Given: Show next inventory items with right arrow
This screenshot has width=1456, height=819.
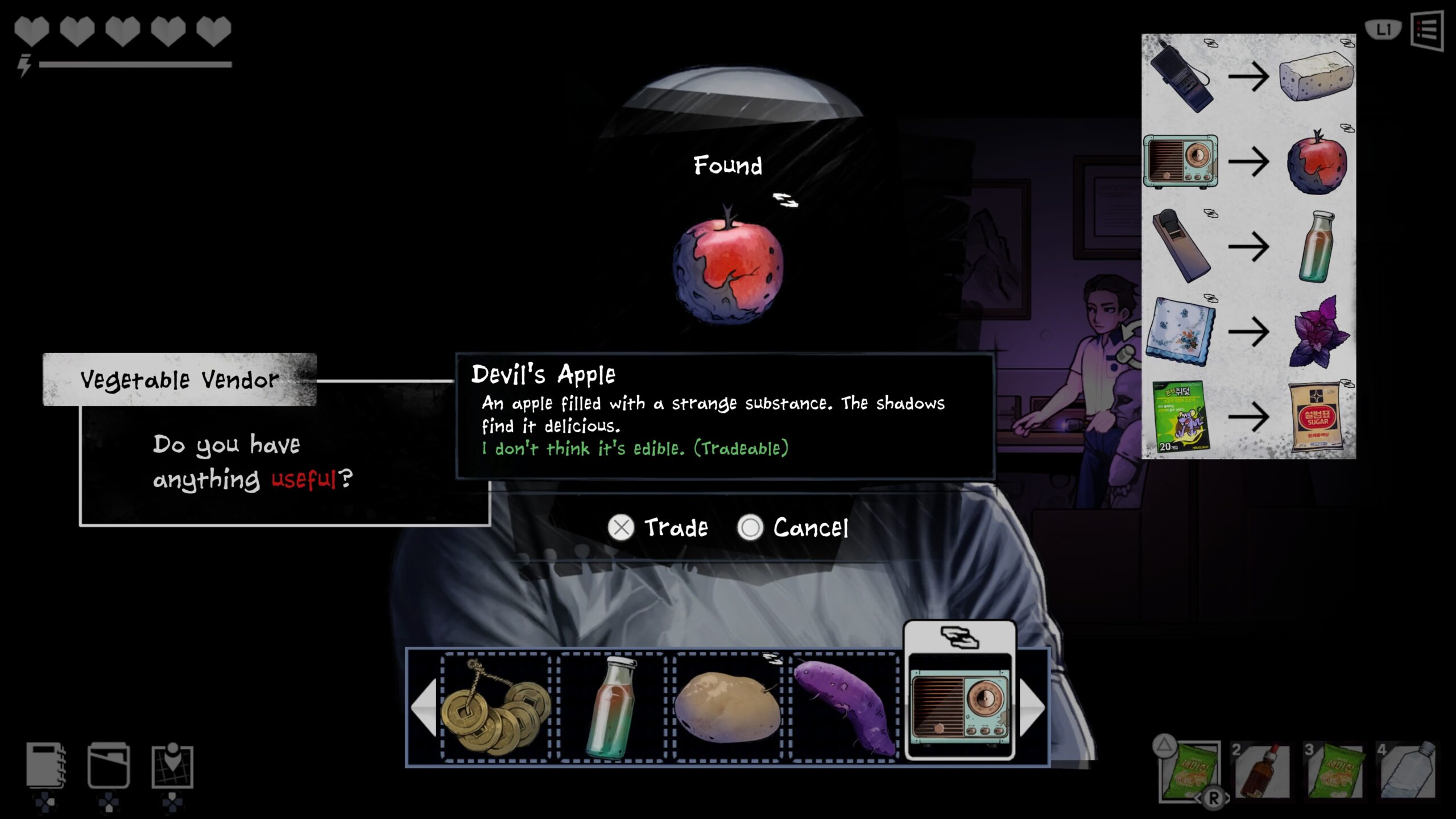Looking at the screenshot, I should 1032,706.
